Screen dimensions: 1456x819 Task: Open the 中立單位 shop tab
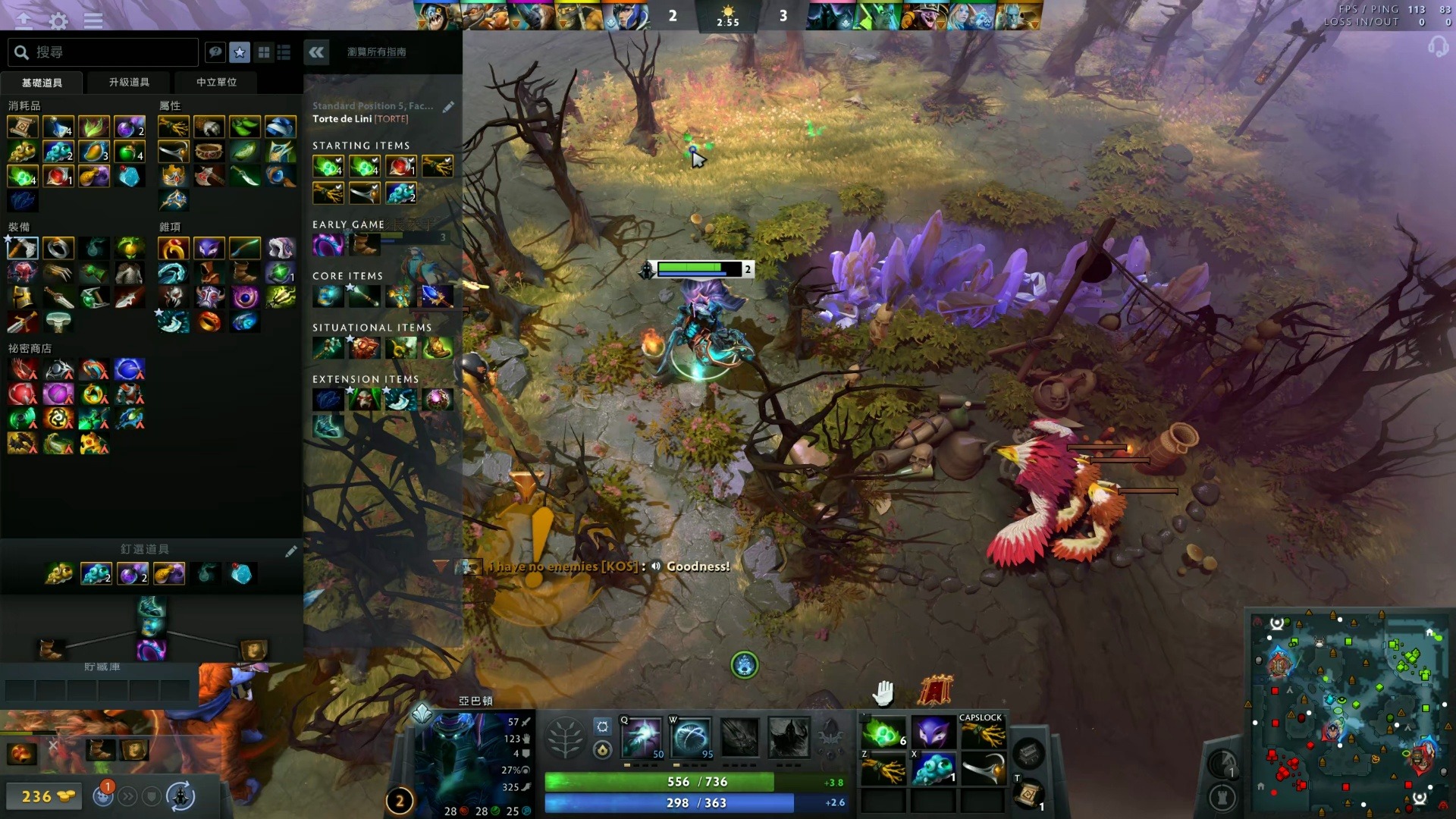217,82
